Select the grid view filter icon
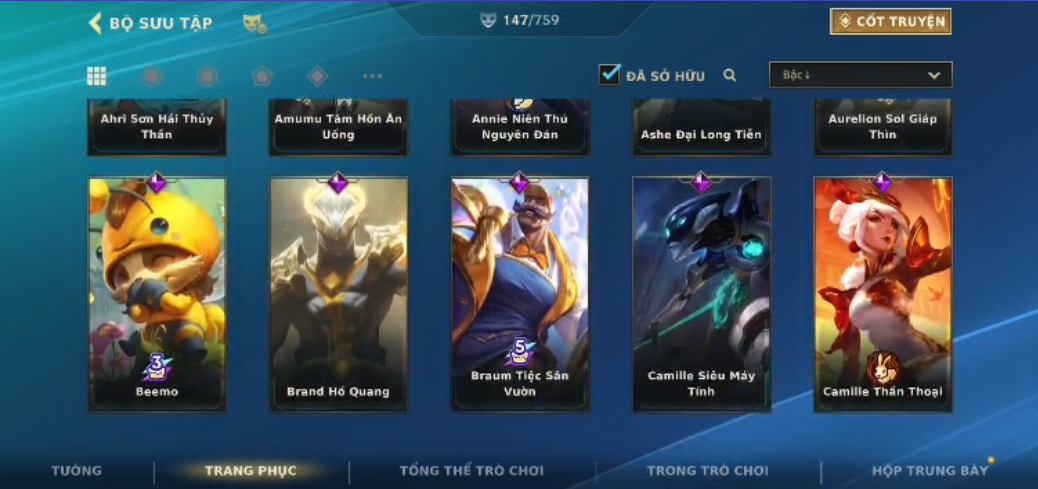 97,76
